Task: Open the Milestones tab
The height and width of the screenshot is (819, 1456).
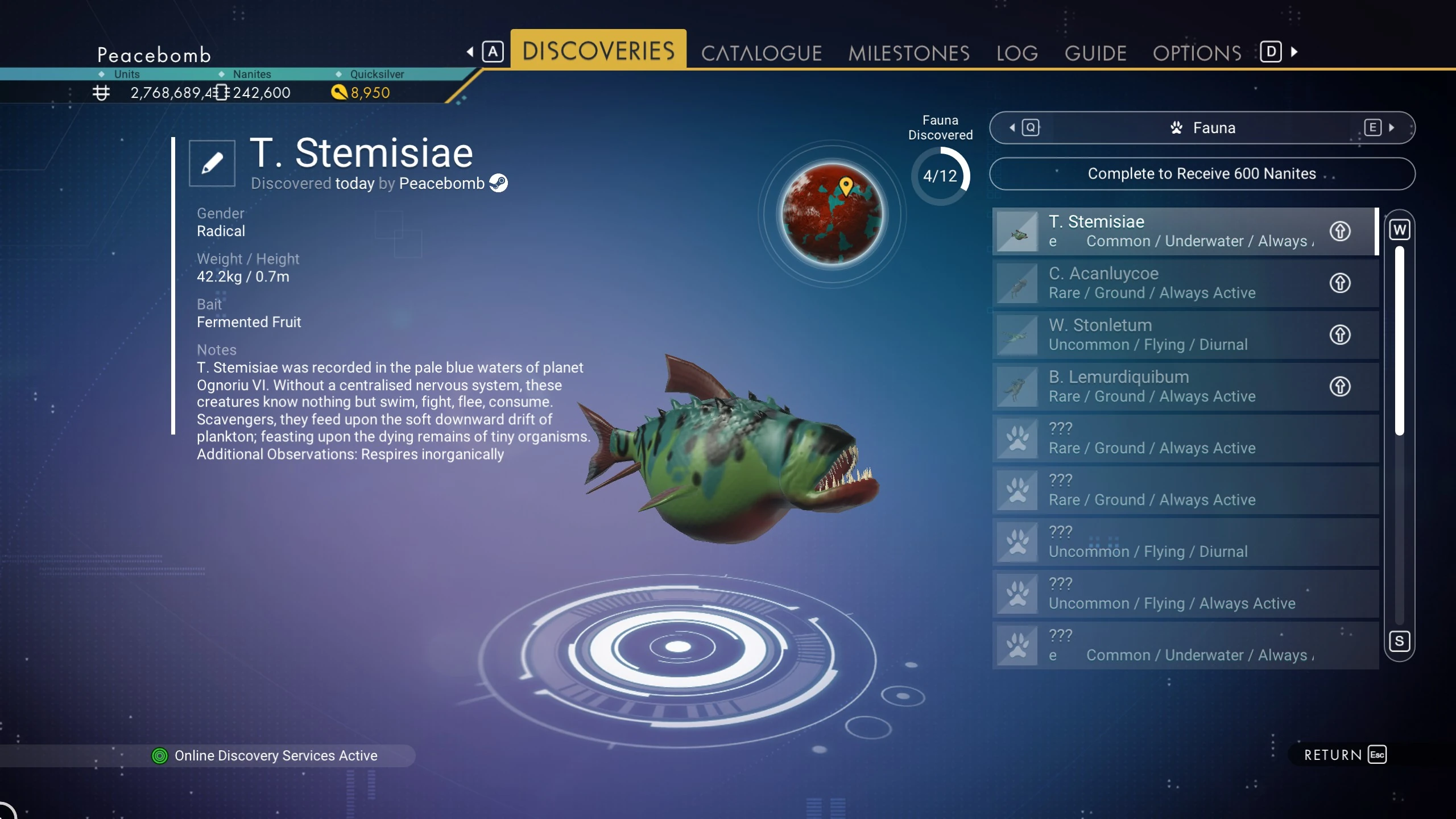Action: click(x=908, y=53)
